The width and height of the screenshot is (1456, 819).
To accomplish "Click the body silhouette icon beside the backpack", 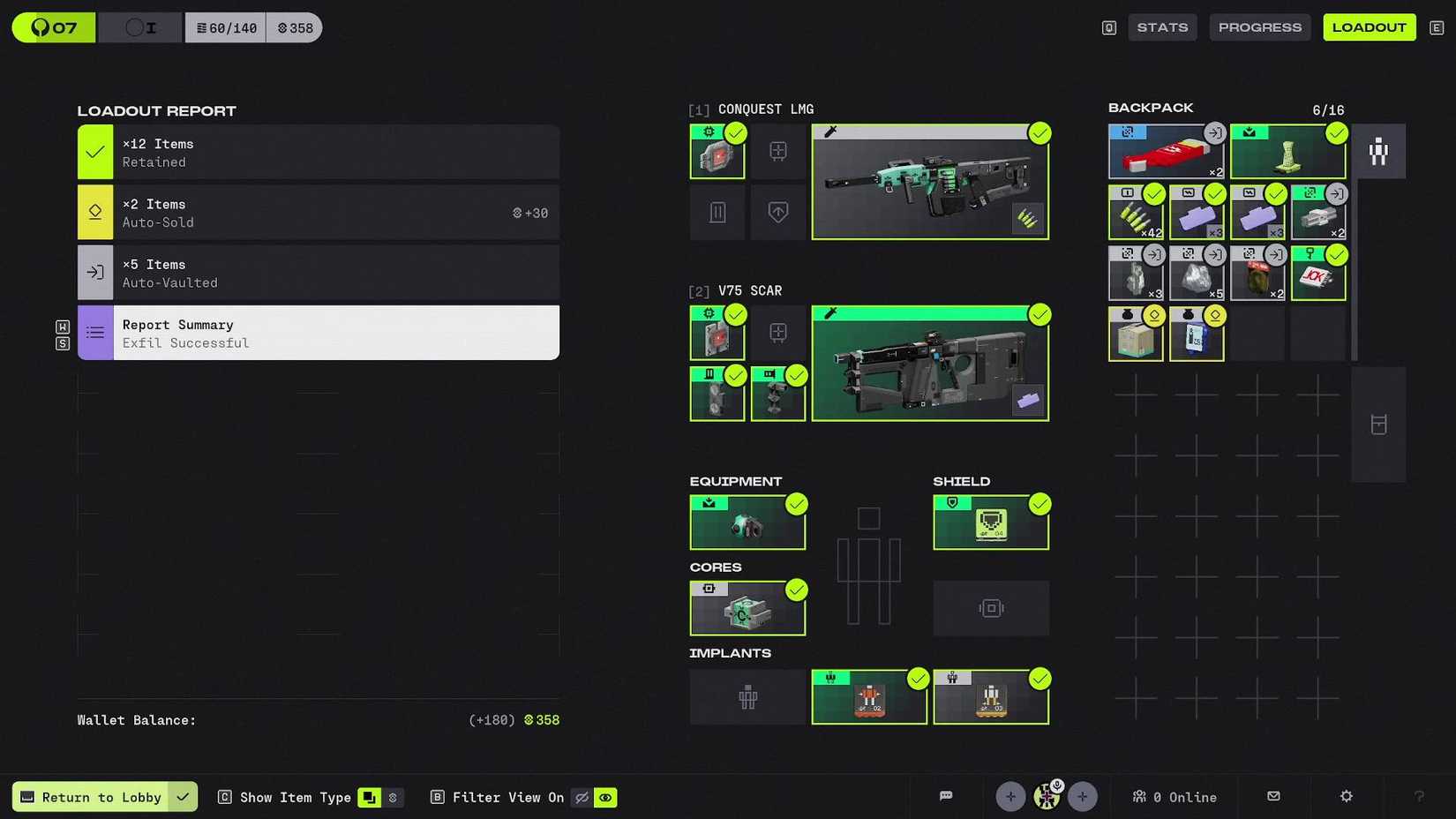I will click(x=1379, y=151).
